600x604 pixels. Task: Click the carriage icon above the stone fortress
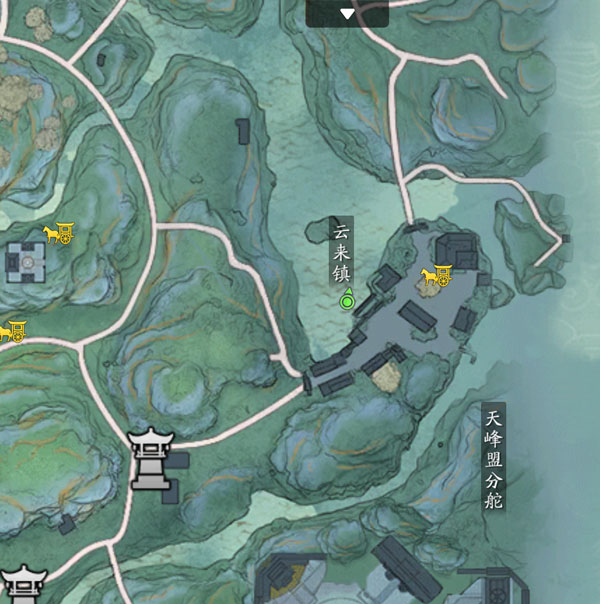(56, 233)
